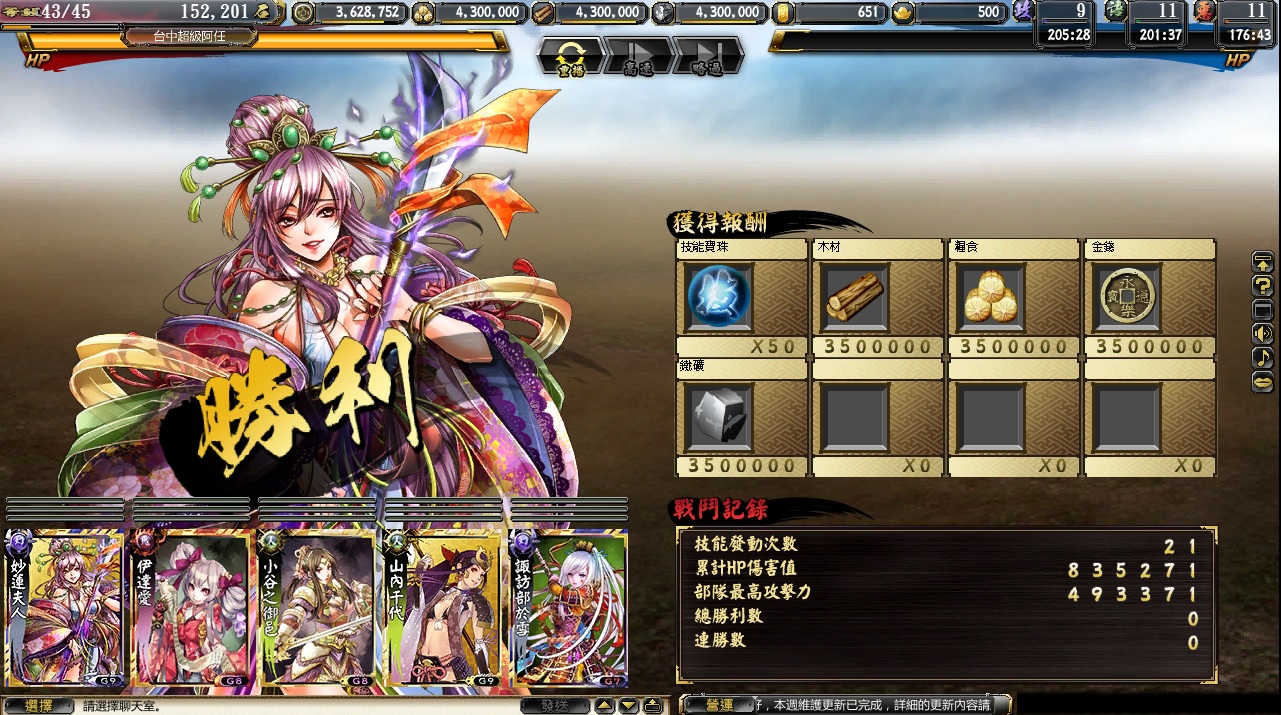Select the 妙蓮夫人 character card
The image size is (1281, 715).
(66, 606)
